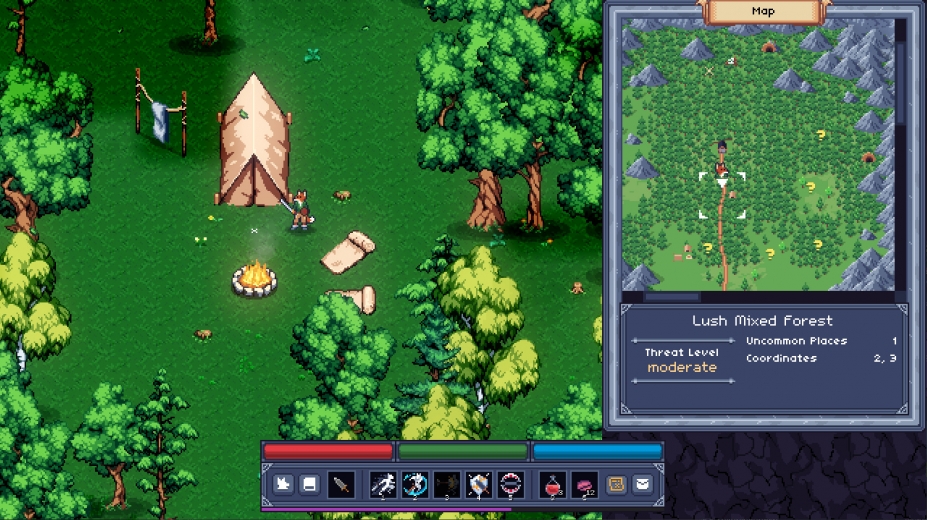Click the wolf icon button on the hotbar
The width and height of the screenshot is (927, 520).
(x=284, y=485)
